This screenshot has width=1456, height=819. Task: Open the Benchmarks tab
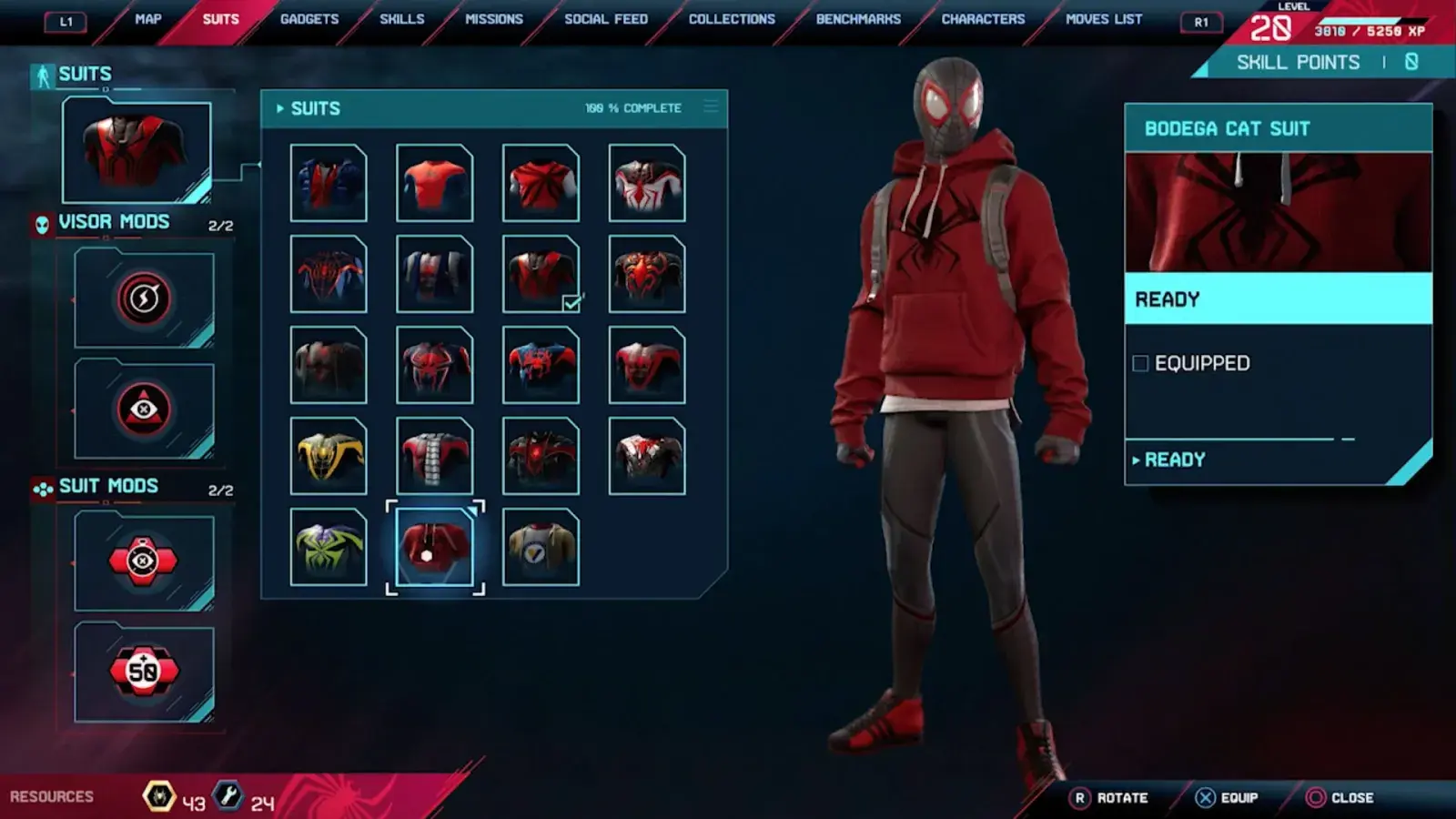(858, 19)
